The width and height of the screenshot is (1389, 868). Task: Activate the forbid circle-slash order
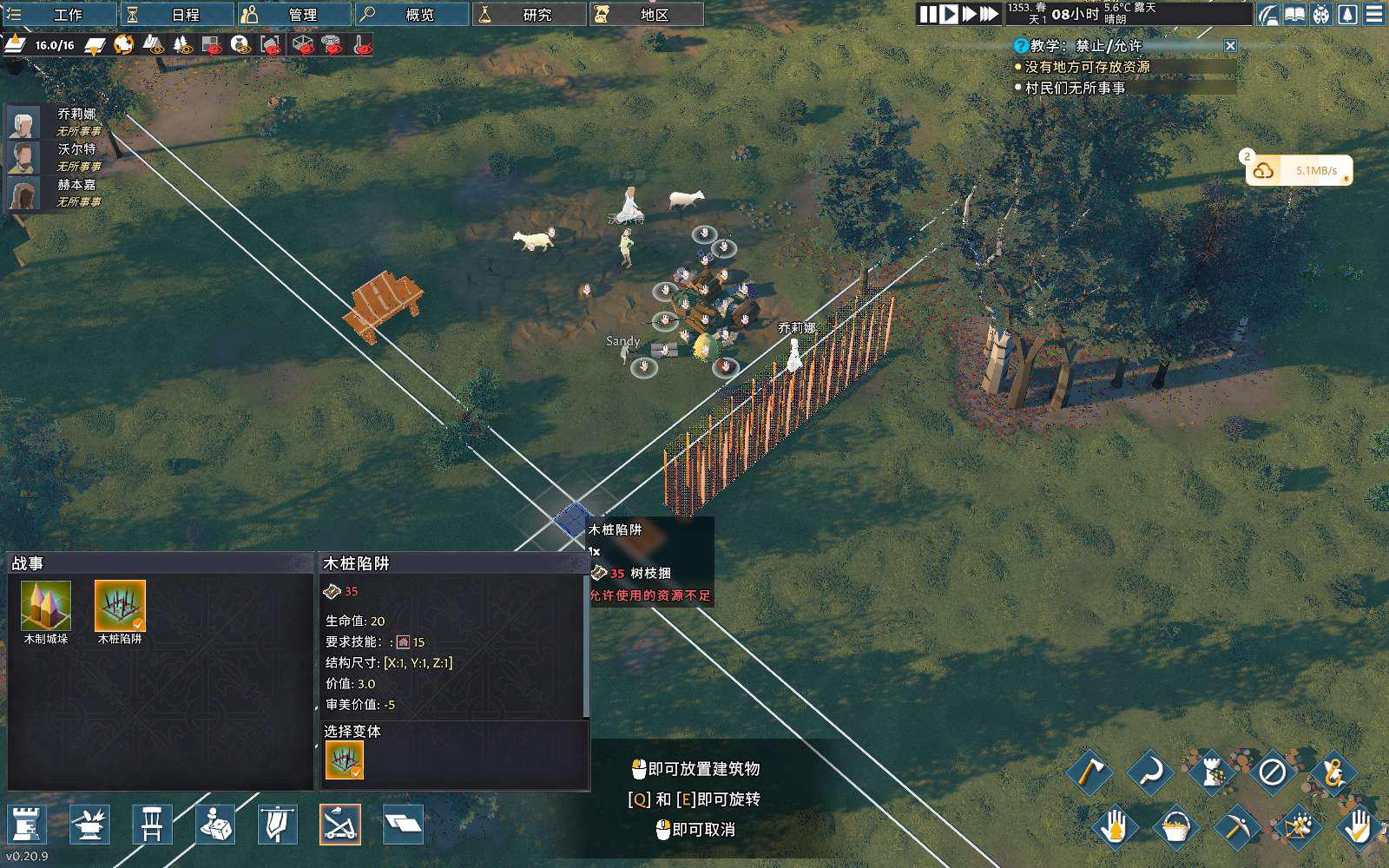tap(1272, 772)
